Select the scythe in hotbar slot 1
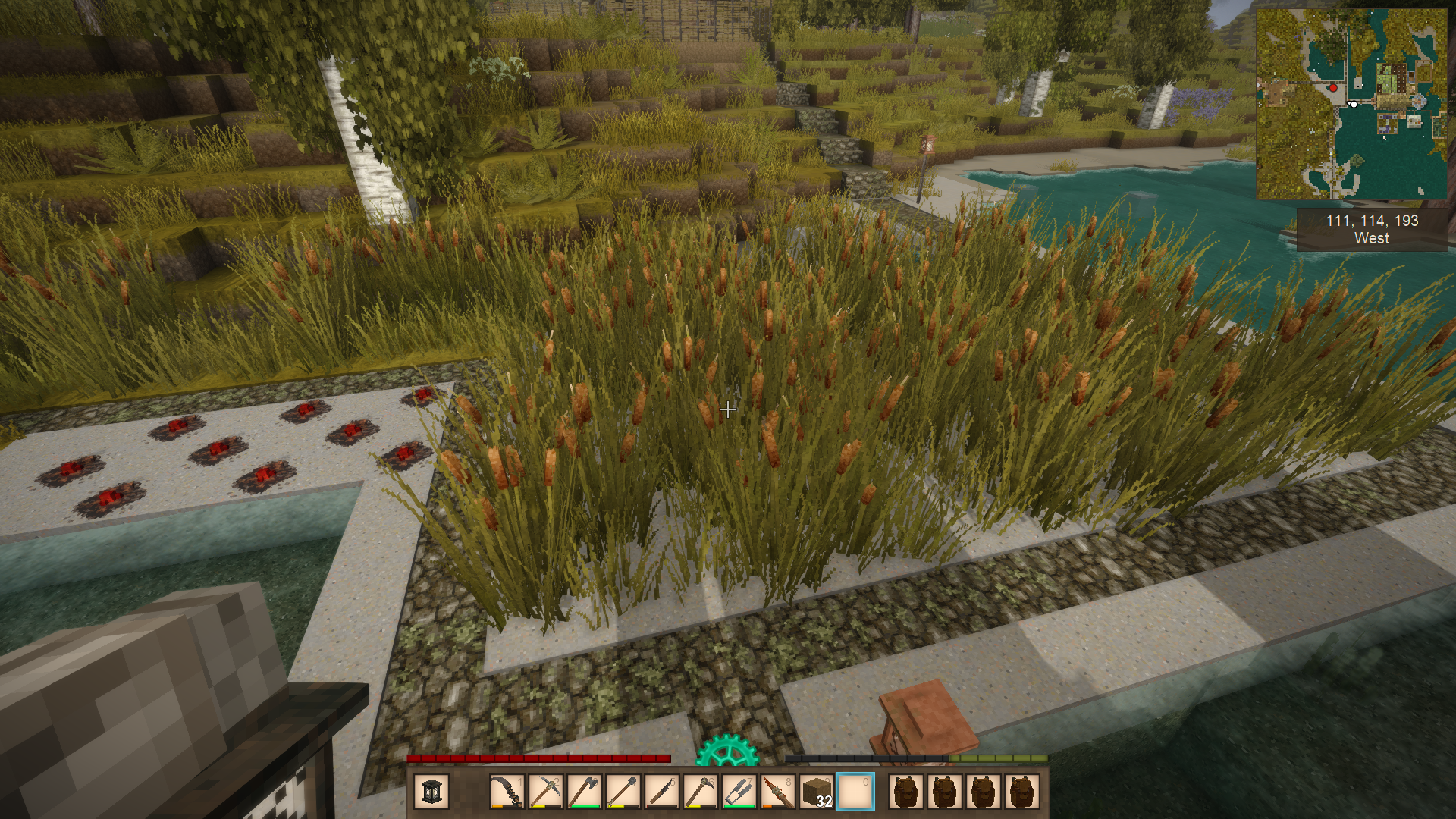Screen dimensions: 1456x819 507,792
